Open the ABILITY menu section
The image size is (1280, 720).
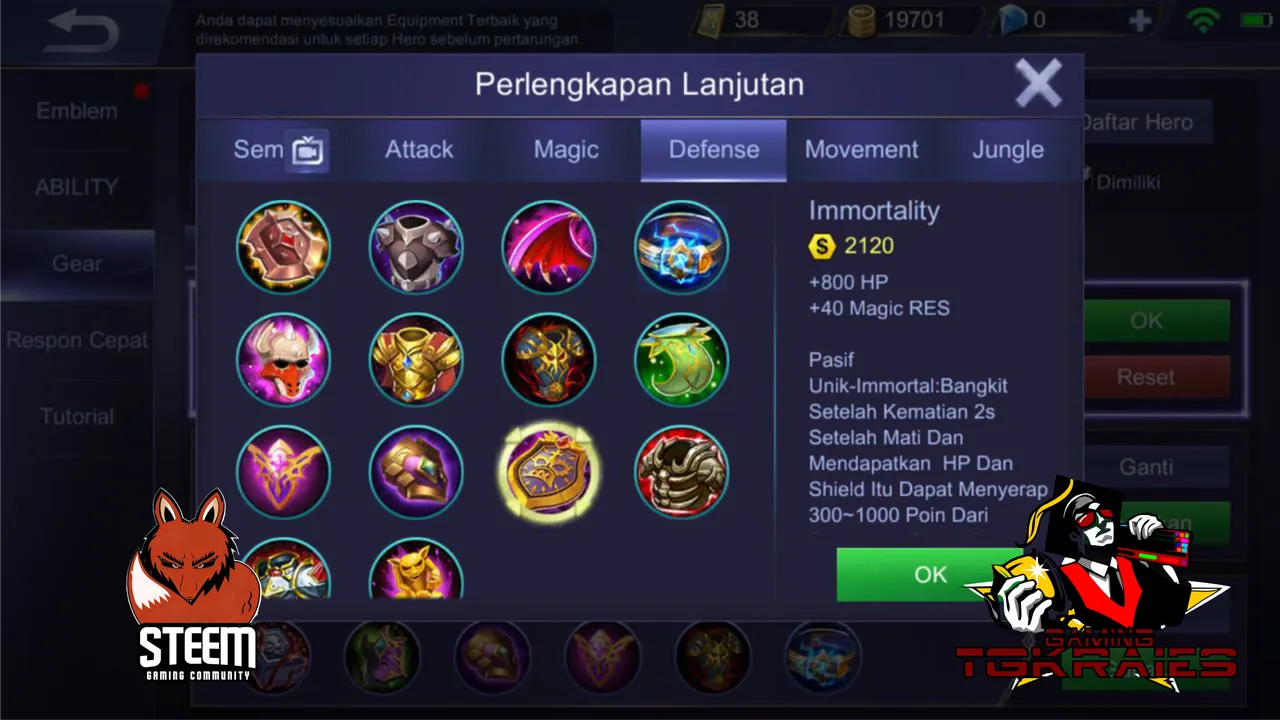pyautogui.click(x=77, y=187)
